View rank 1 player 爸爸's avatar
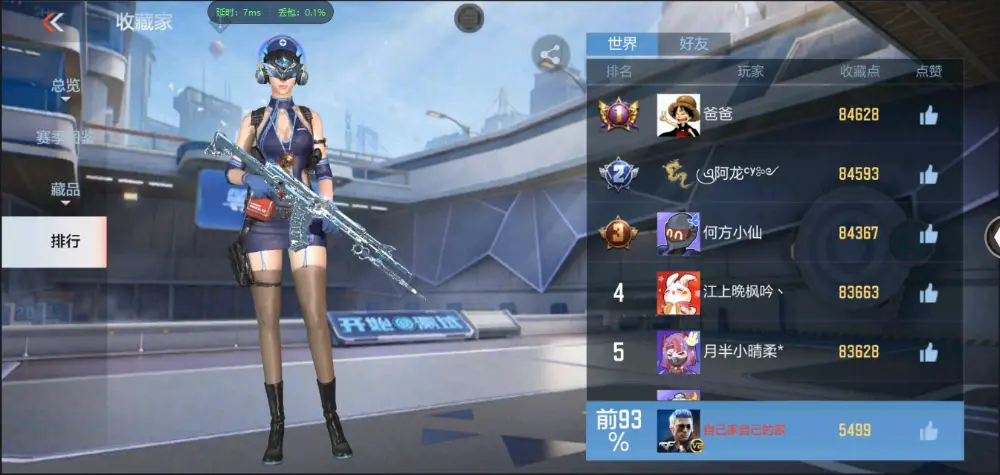The image size is (1000, 475). (677, 115)
